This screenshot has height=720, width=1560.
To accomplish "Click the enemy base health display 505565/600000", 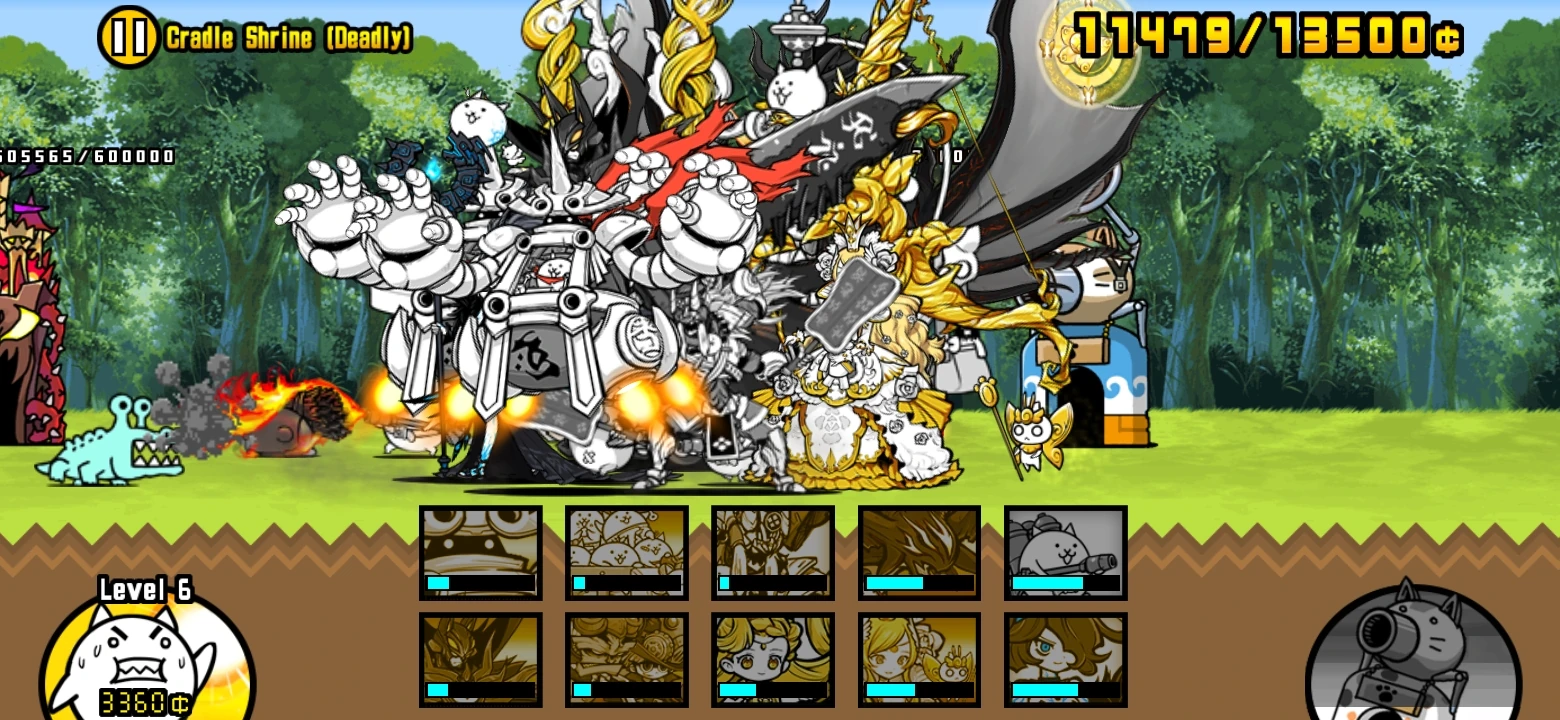I will 85,156.
